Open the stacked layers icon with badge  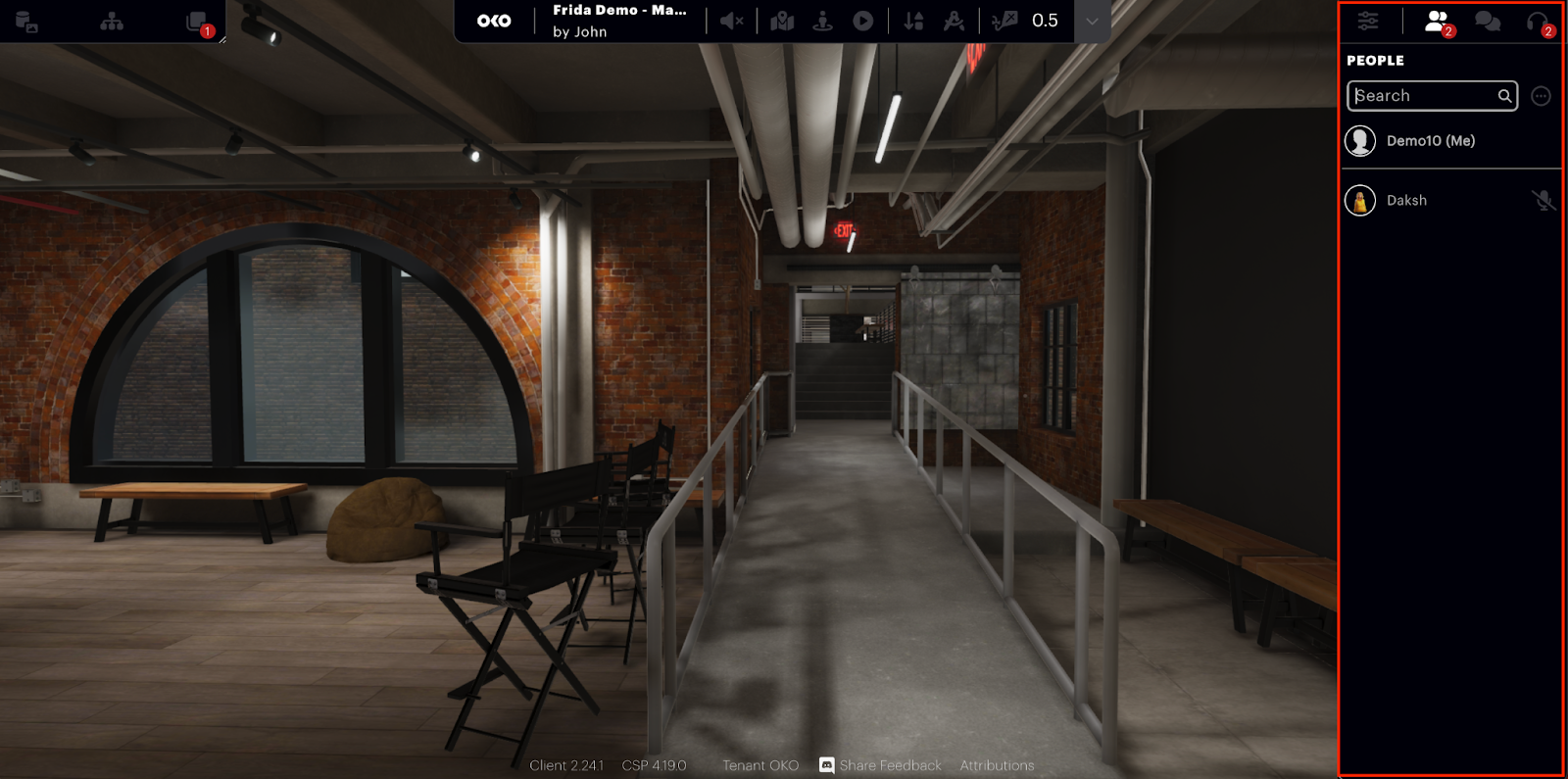pyautogui.click(x=197, y=22)
